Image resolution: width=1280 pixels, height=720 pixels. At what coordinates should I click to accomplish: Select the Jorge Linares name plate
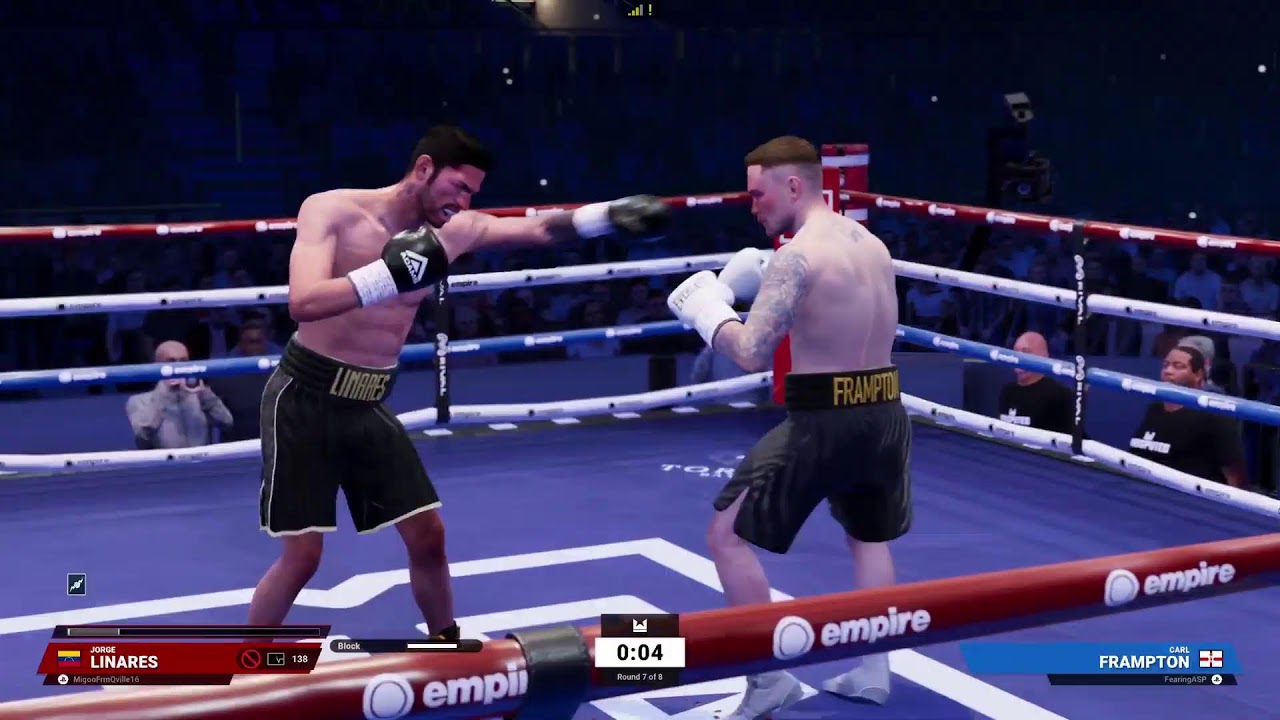[123, 660]
